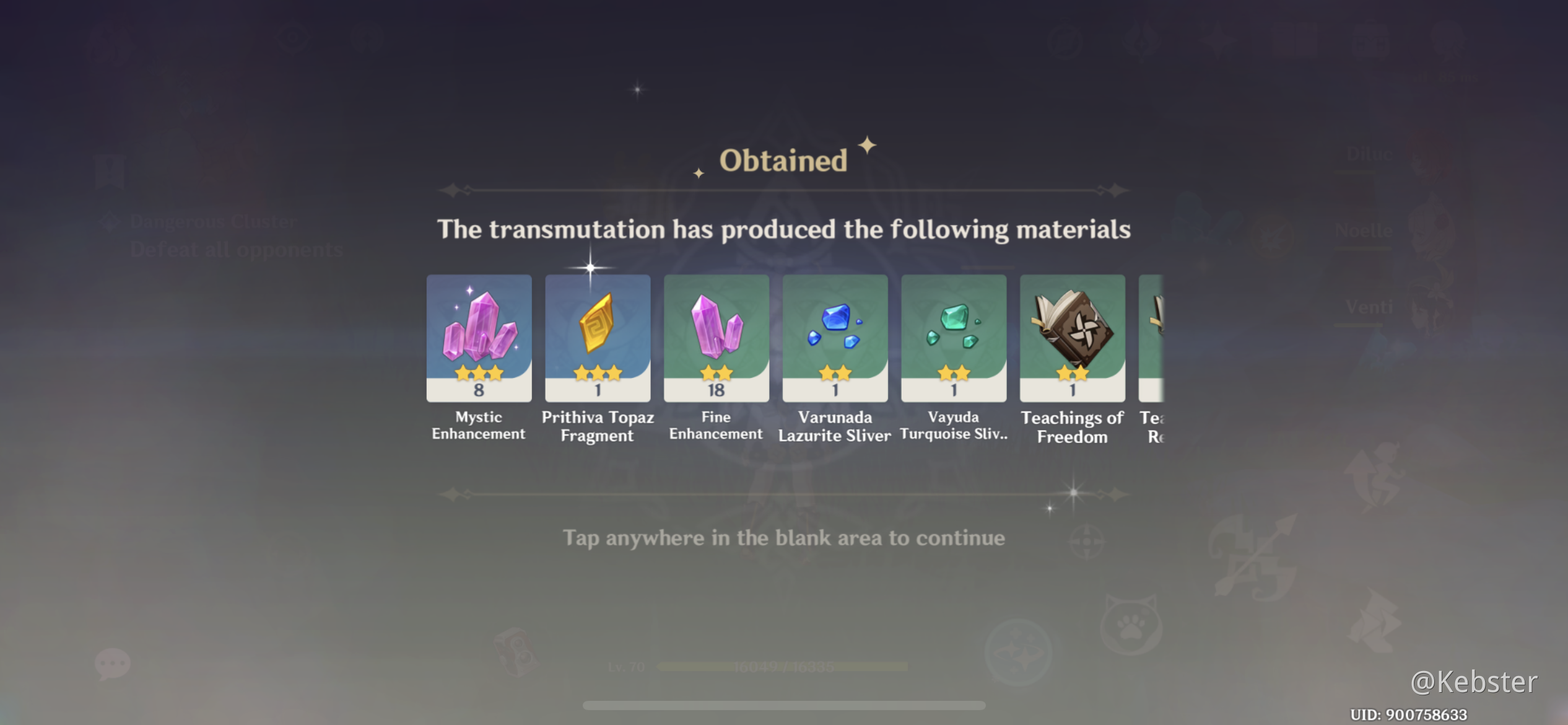This screenshot has height=725, width=1568.
Task: Tap the blank area to continue
Action: click(x=784, y=538)
